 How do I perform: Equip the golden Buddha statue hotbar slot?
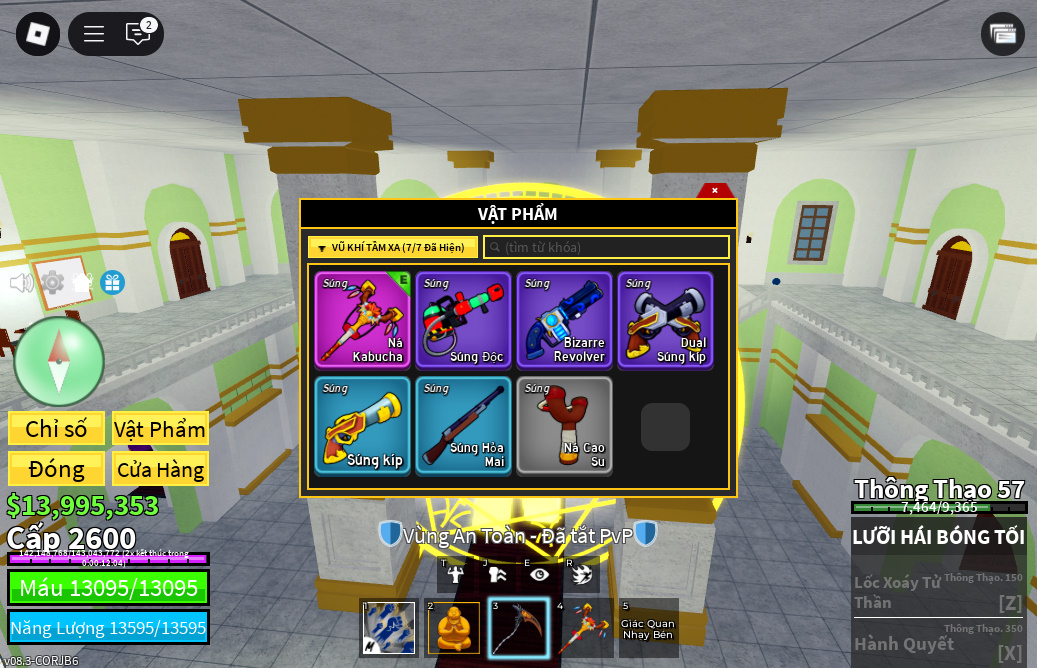click(454, 628)
